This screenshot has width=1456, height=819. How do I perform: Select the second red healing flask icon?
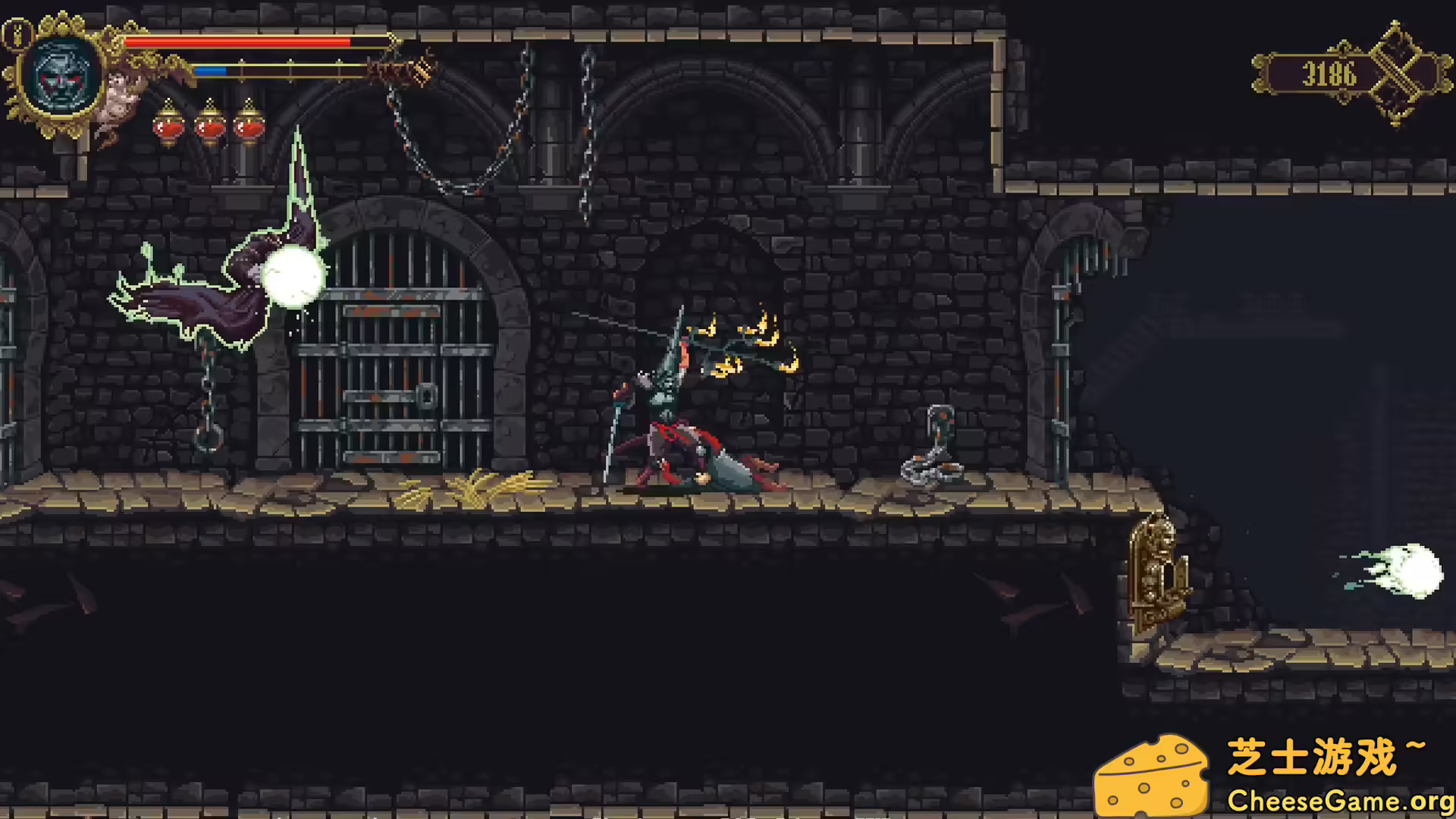coord(209,129)
